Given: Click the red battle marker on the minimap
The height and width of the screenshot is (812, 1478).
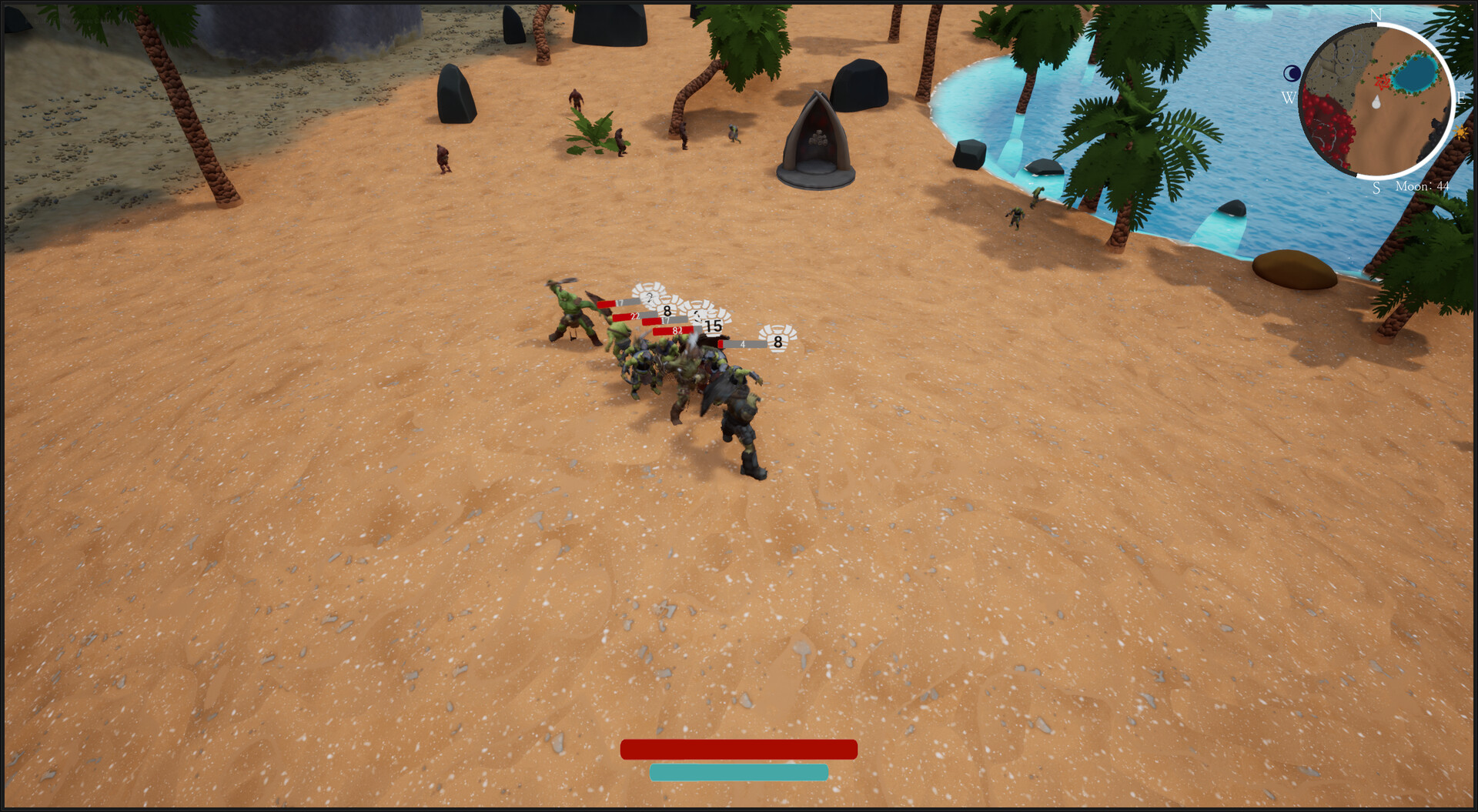Looking at the screenshot, I should pos(1382,82).
